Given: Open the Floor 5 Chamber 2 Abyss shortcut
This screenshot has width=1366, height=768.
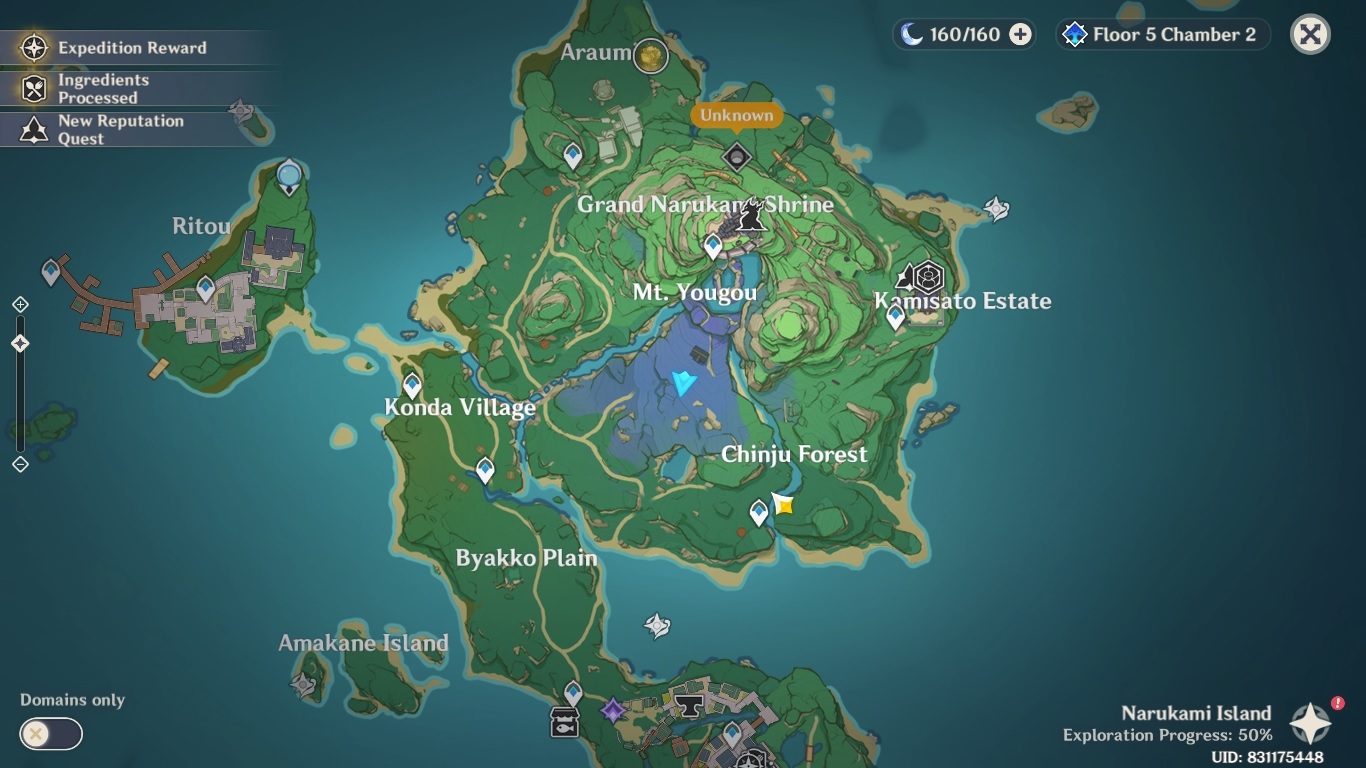Looking at the screenshot, I should (1162, 35).
